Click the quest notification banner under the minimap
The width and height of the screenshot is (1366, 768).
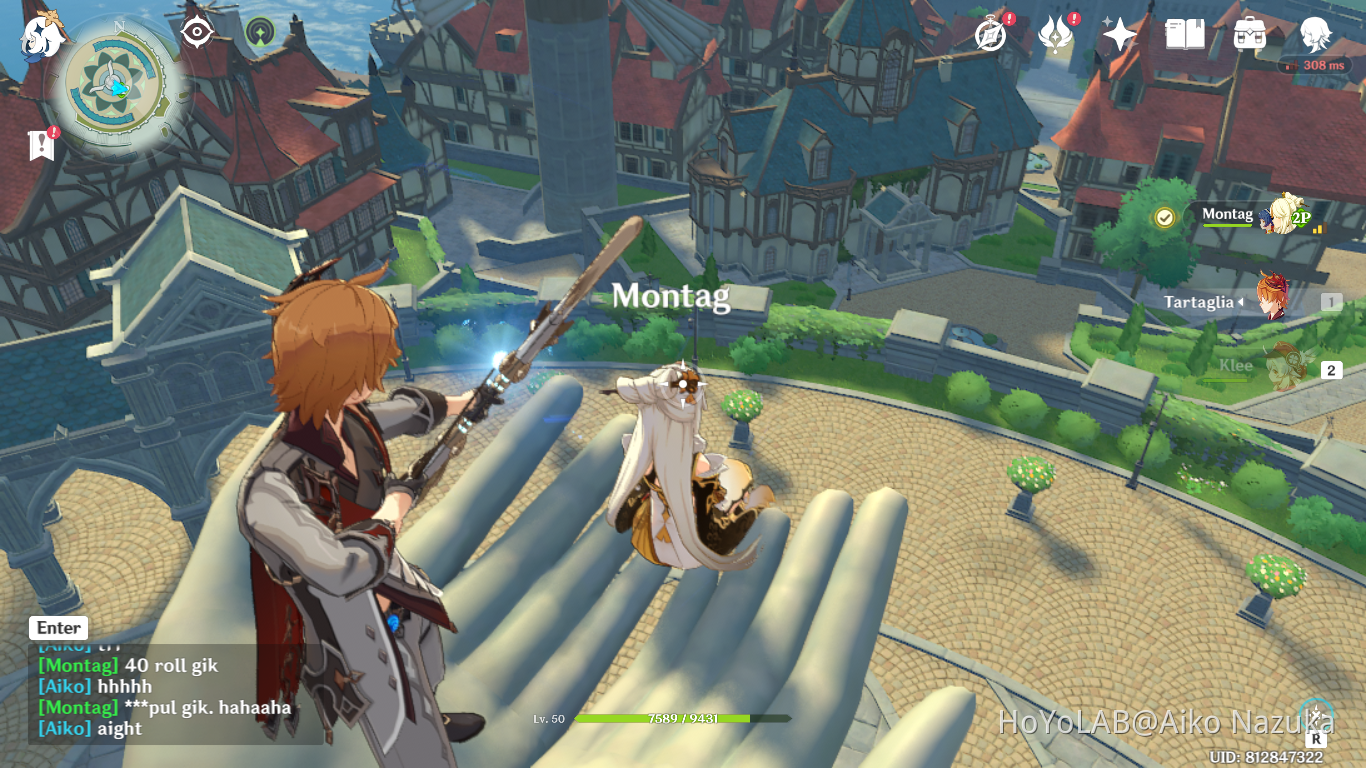click(40, 146)
